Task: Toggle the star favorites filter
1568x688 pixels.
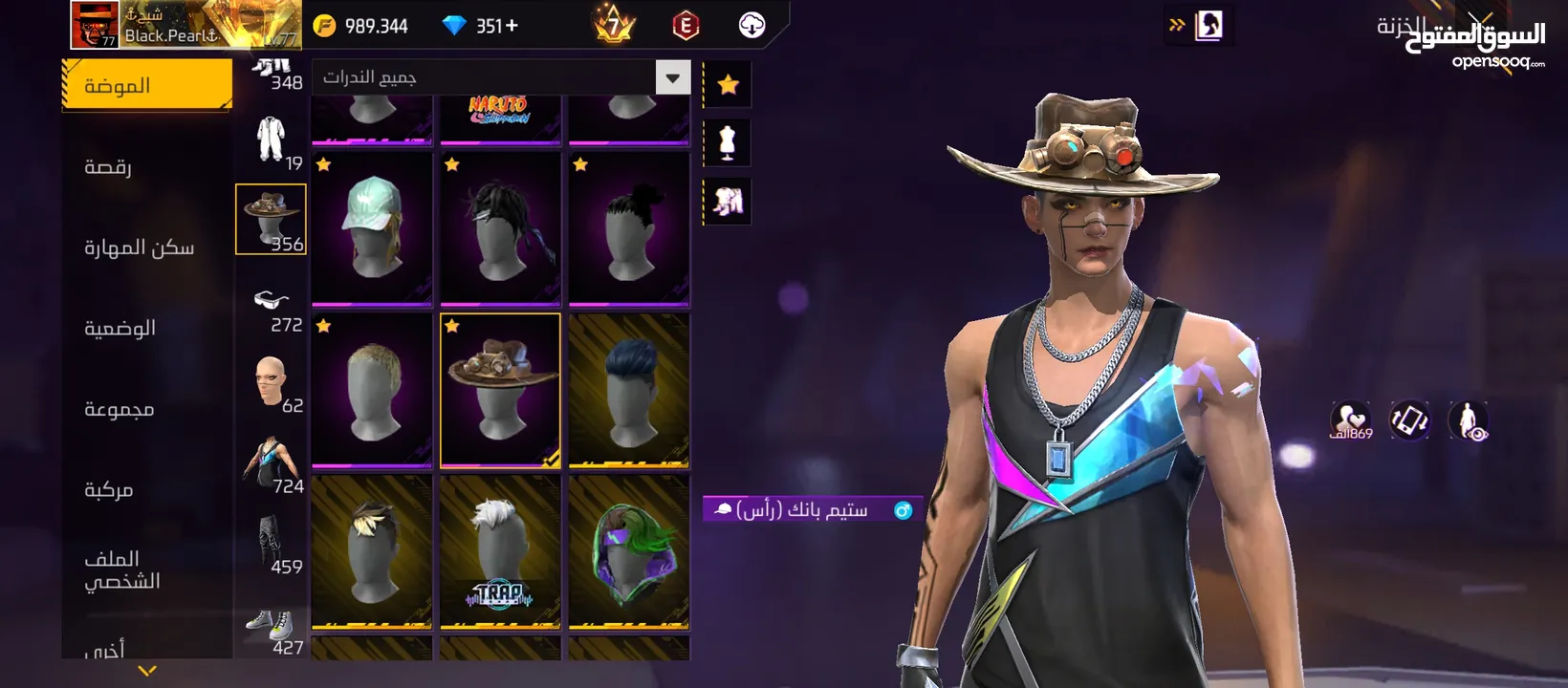Action: pos(728,85)
